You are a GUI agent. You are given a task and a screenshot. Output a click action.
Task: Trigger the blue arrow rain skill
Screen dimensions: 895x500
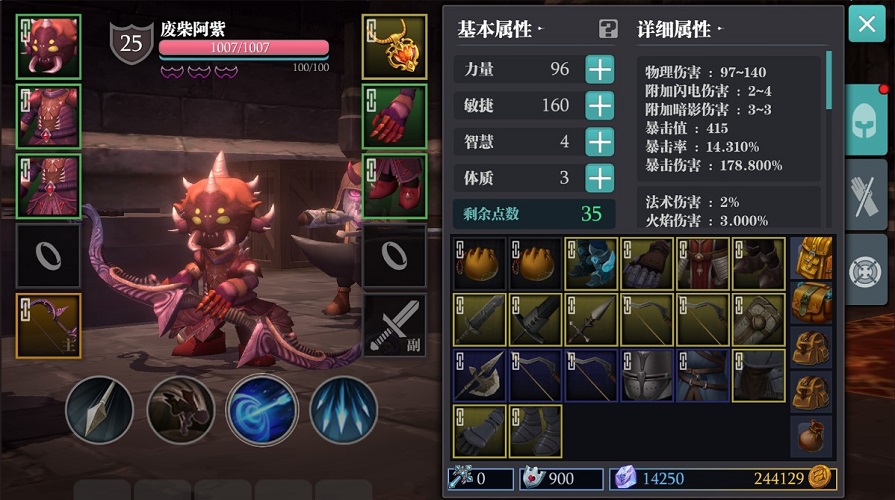343,410
